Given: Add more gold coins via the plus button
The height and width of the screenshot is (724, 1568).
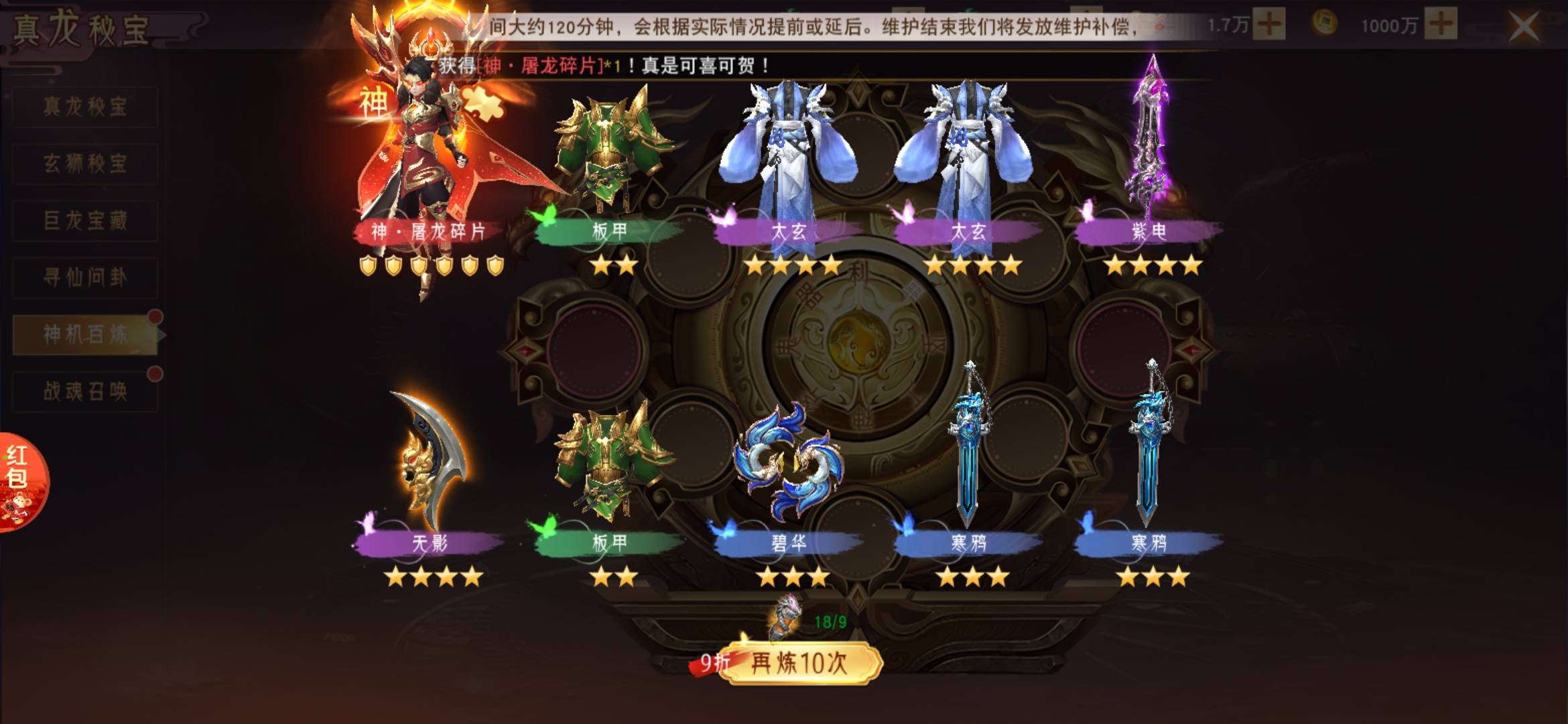Looking at the screenshot, I should point(1441,25).
